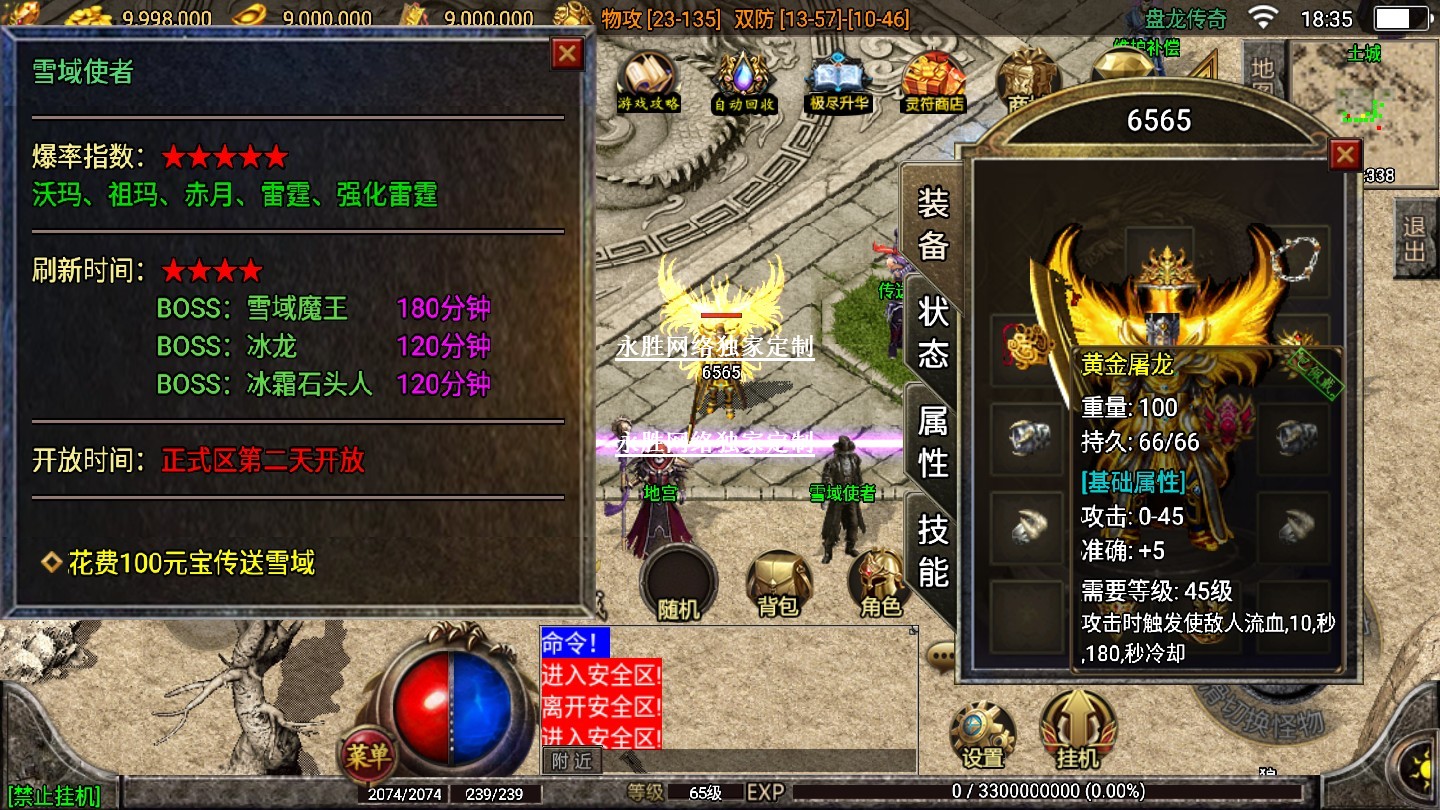Open the 设置 settings gear

coord(982,733)
